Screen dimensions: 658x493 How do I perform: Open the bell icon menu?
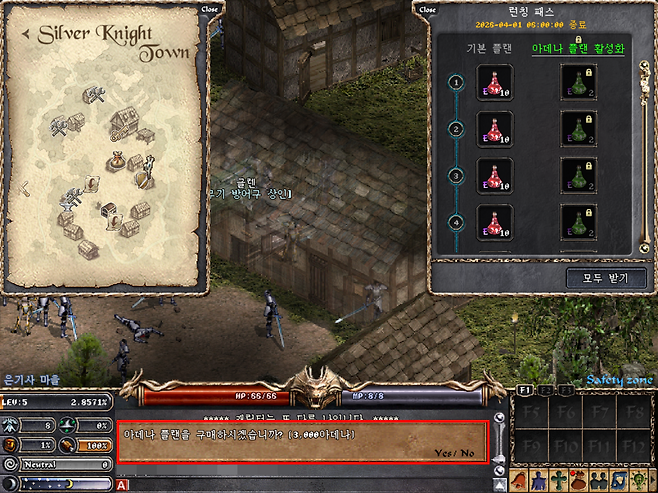tap(520, 480)
